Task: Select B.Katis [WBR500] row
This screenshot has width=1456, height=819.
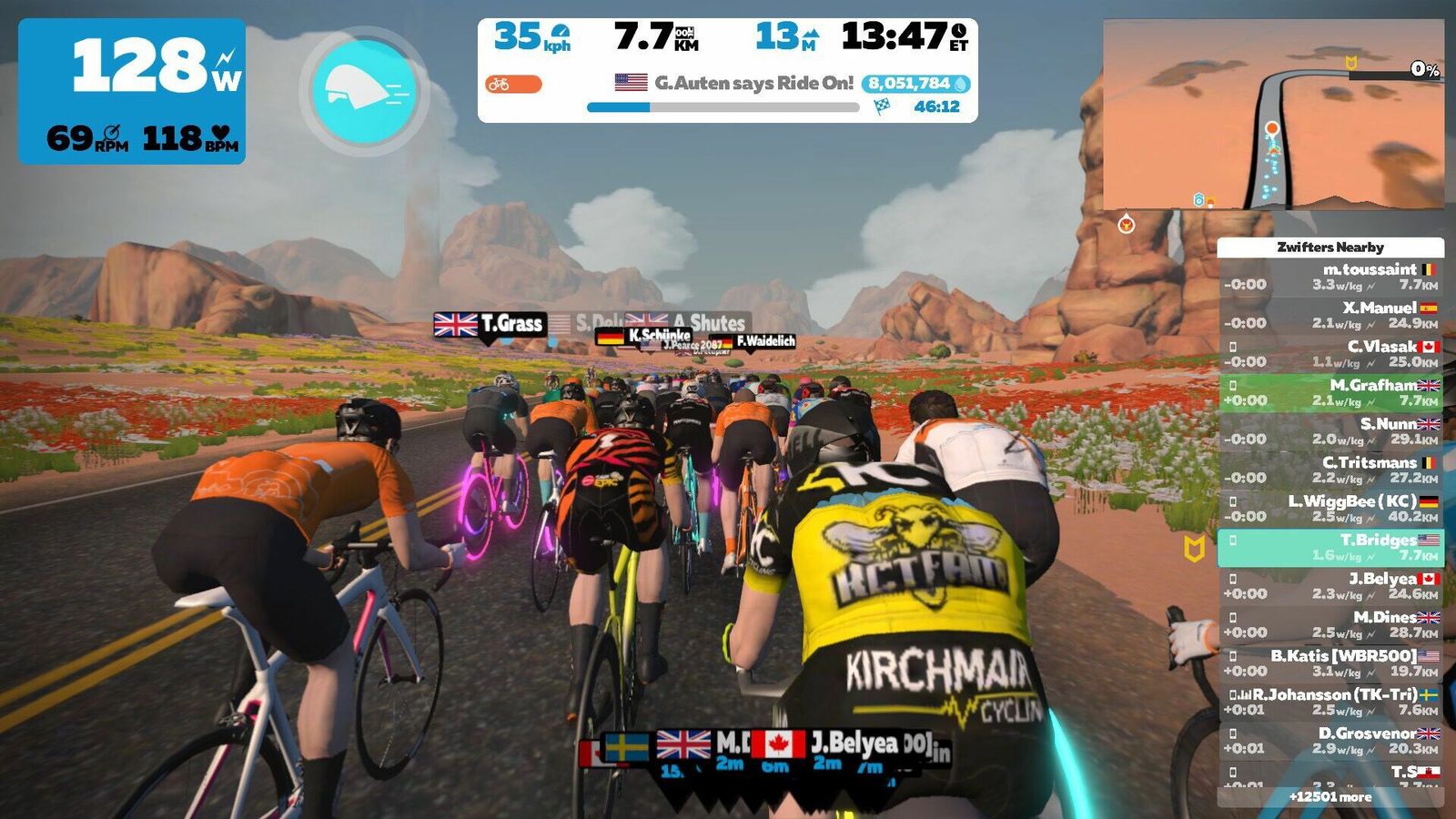Action: [x=1330, y=663]
